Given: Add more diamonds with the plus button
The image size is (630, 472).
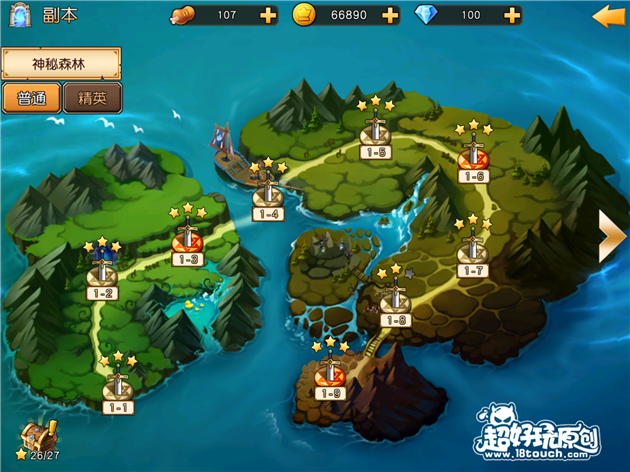Looking at the screenshot, I should coord(511,16).
